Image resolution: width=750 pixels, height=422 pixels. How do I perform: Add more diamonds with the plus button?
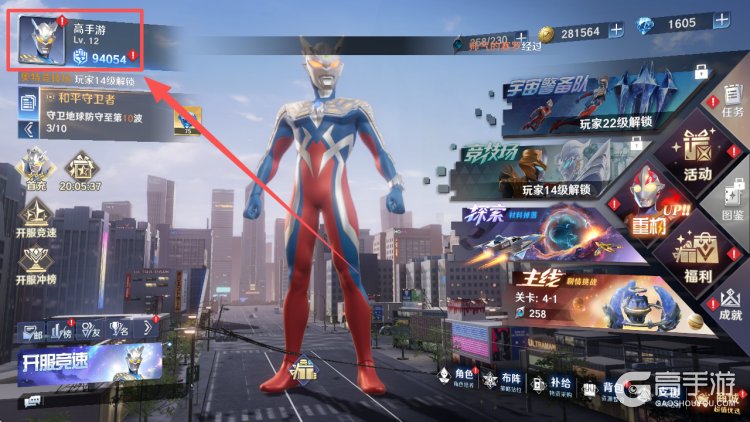tap(721, 21)
